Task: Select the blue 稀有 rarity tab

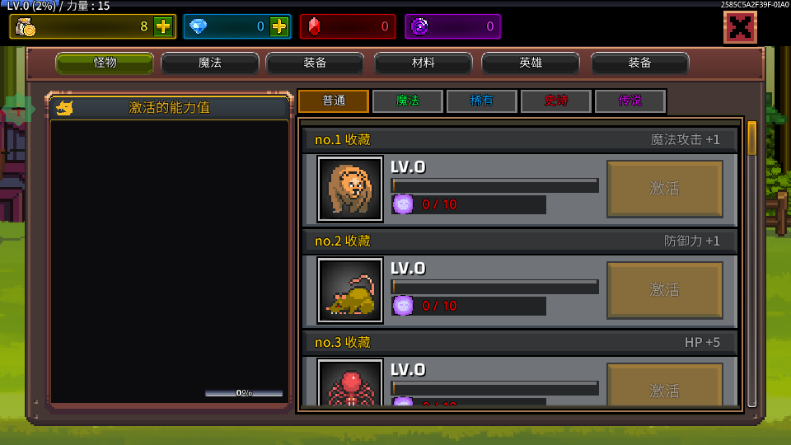Action: [x=481, y=101]
